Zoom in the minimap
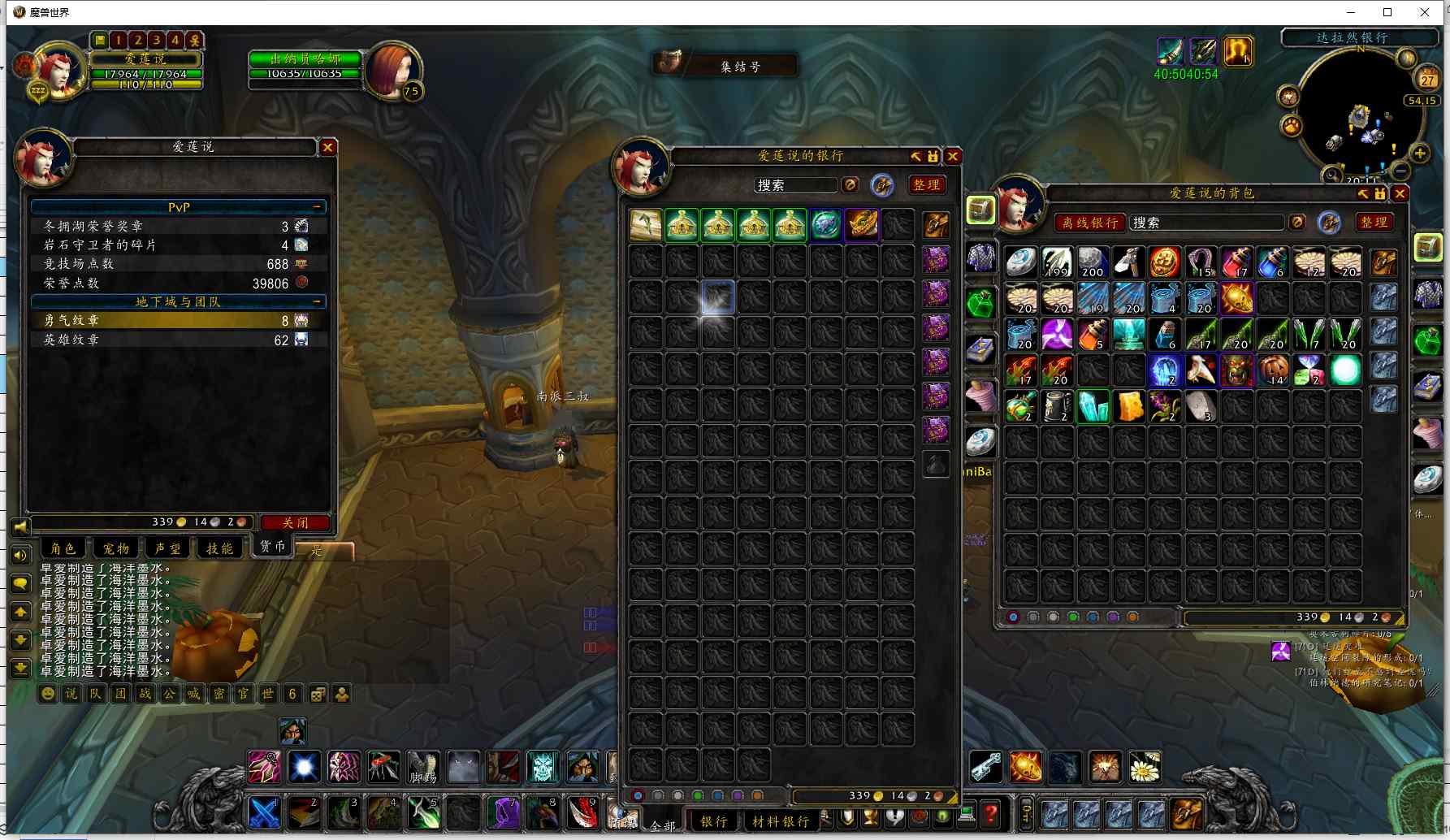This screenshot has height=840, width=1450. tap(1420, 153)
